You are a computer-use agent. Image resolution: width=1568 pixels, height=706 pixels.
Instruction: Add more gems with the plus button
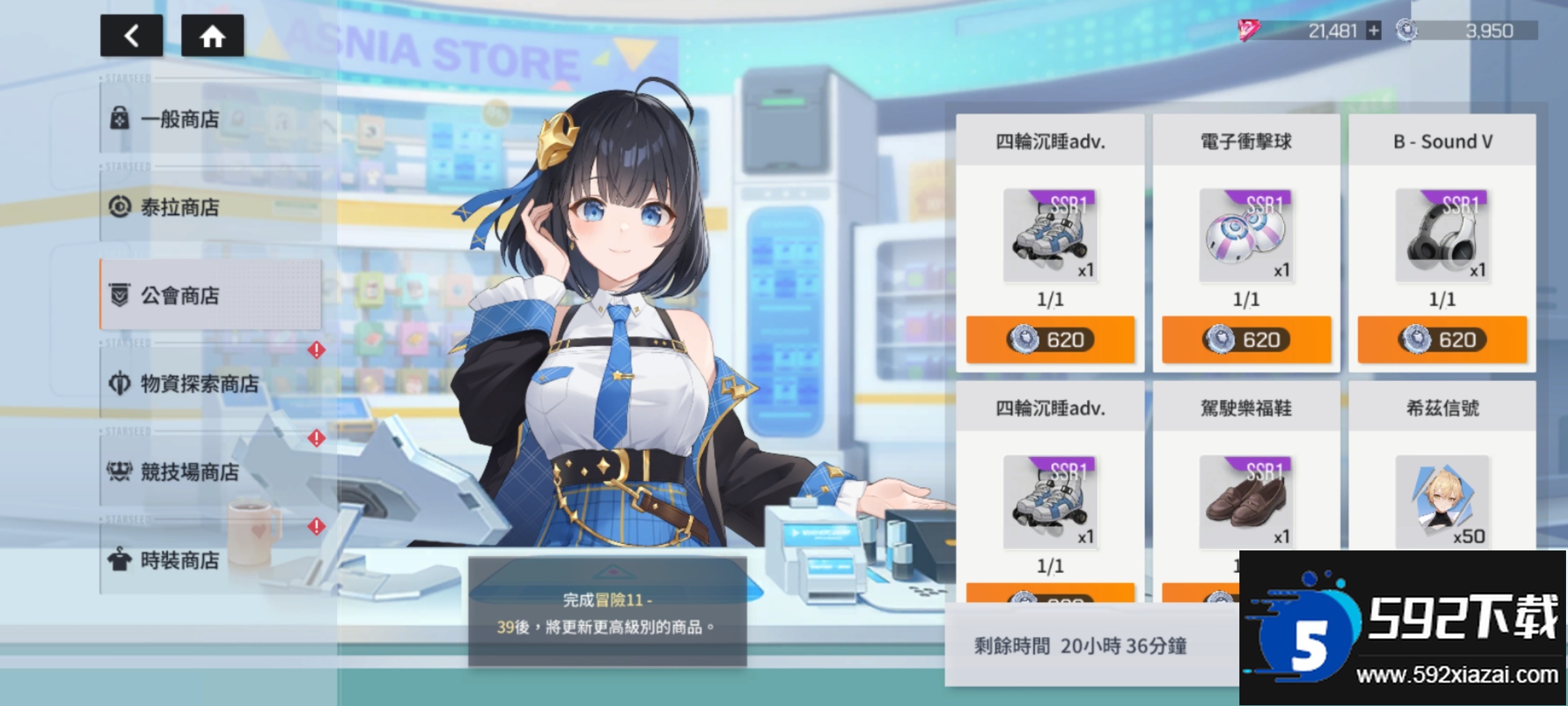pyautogui.click(x=1373, y=31)
